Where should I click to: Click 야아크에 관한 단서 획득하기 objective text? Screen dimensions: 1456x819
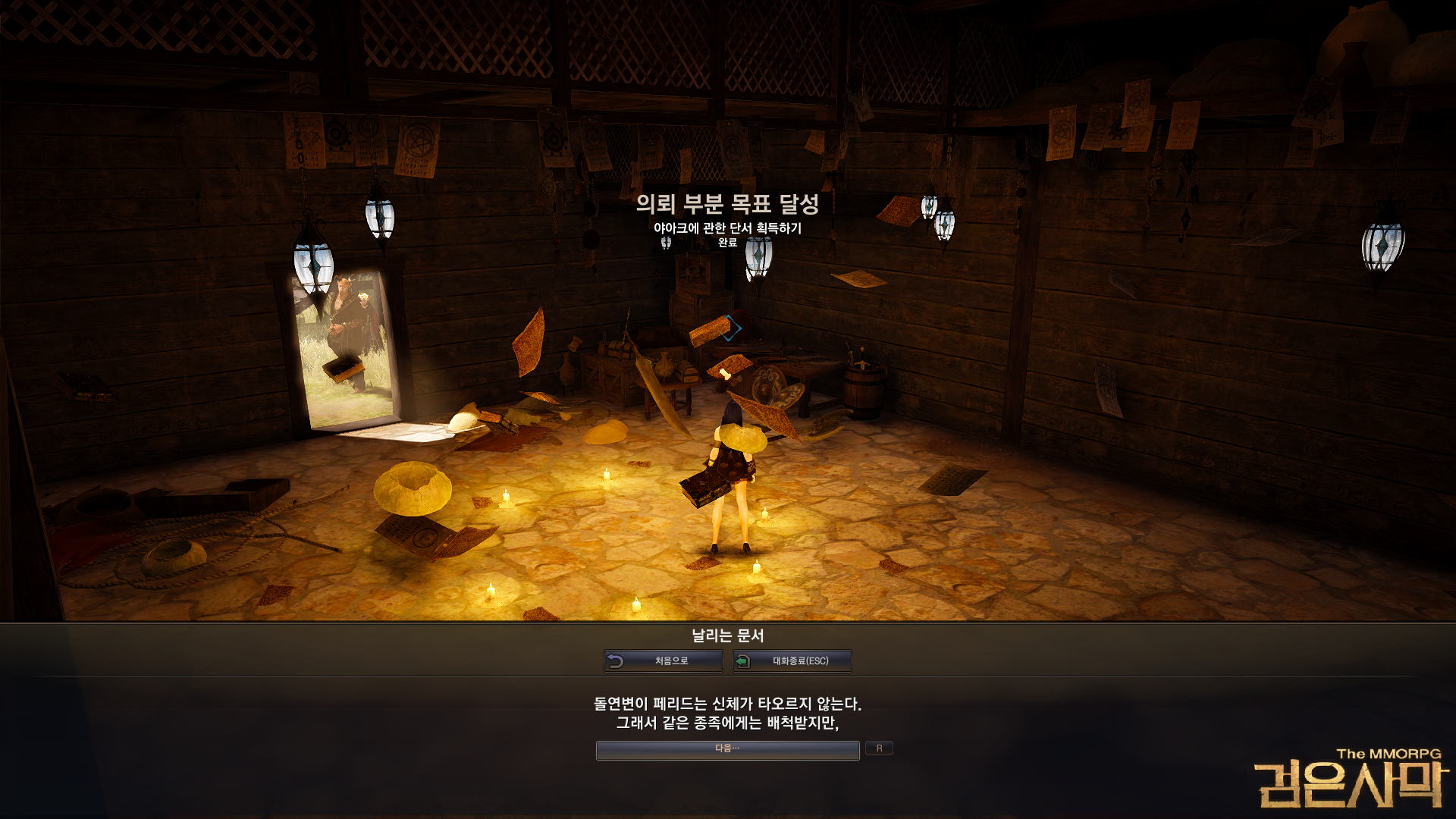(727, 227)
